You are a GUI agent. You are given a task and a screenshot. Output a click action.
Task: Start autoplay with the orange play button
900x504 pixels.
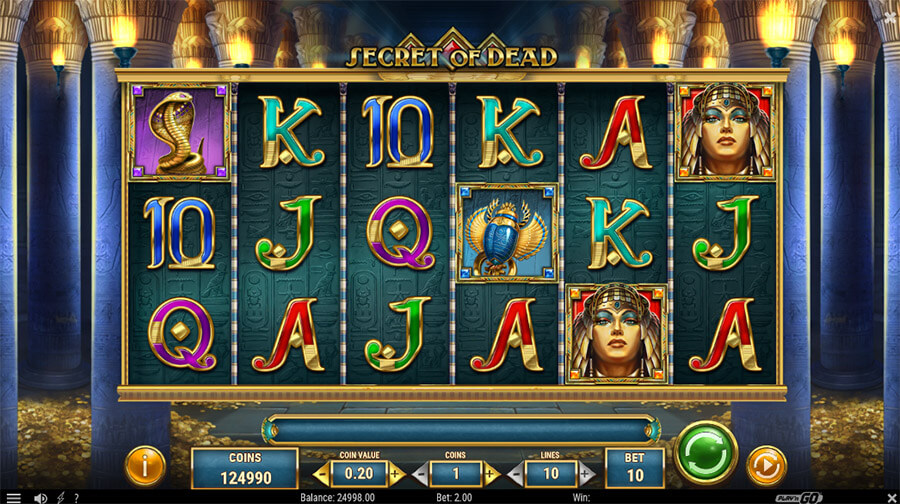(x=767, y=466)
